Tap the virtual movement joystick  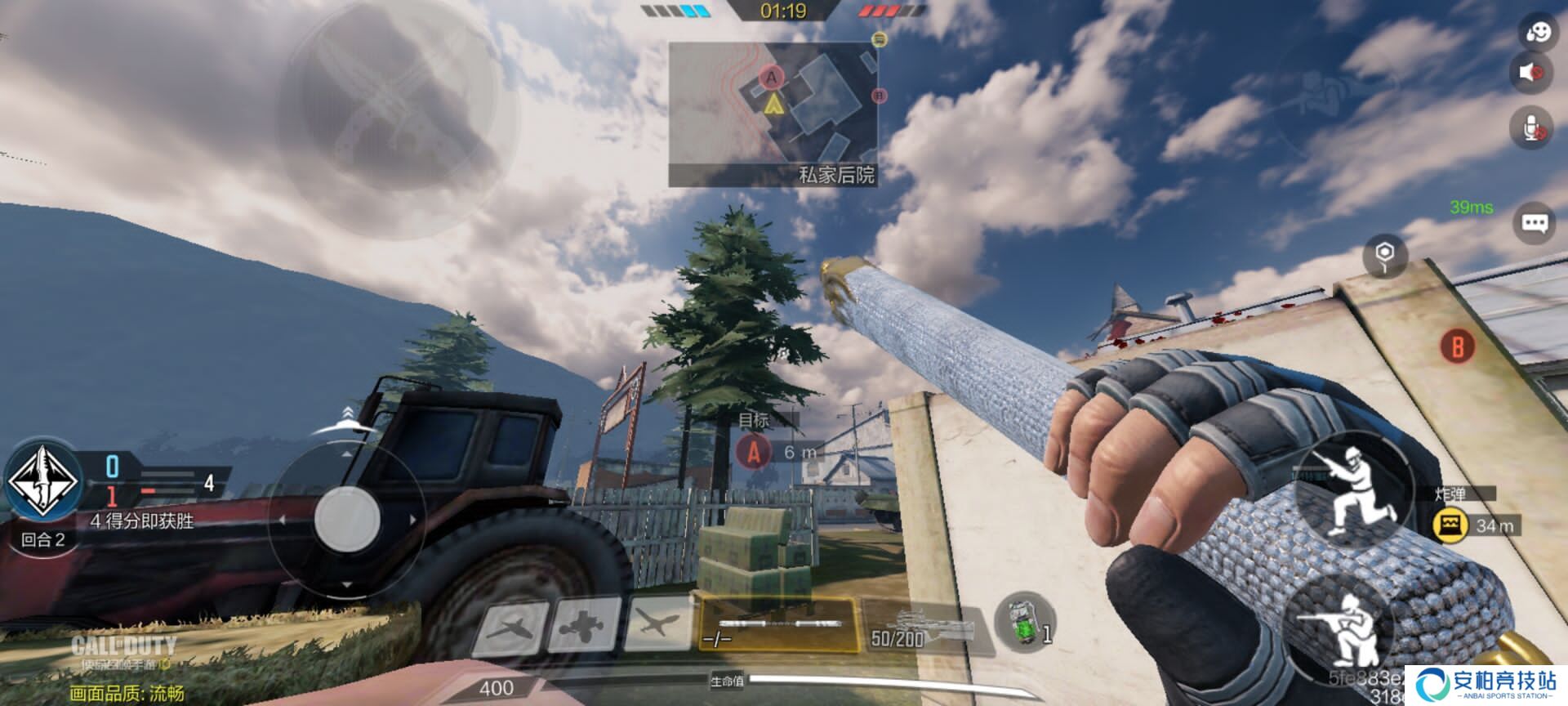(347, 518)
